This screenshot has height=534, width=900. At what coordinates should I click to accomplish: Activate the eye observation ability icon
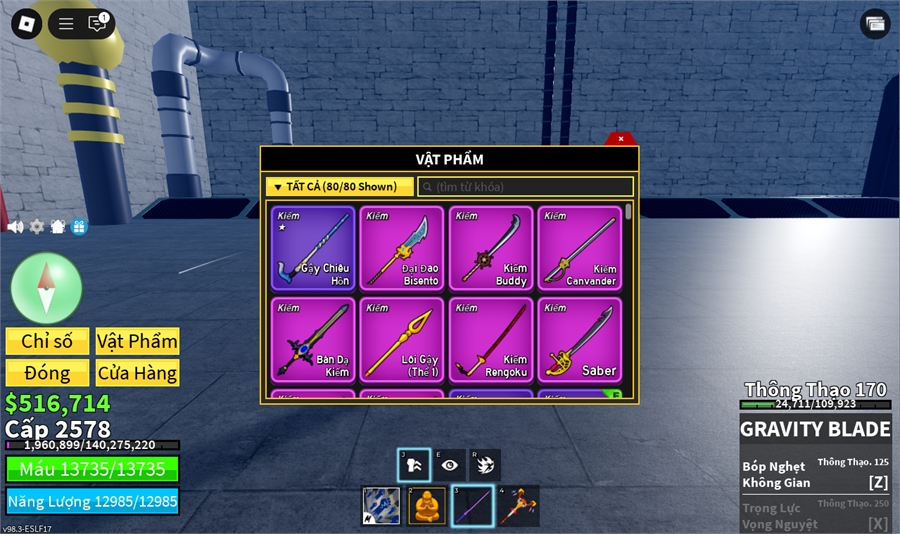click(450, 465)
